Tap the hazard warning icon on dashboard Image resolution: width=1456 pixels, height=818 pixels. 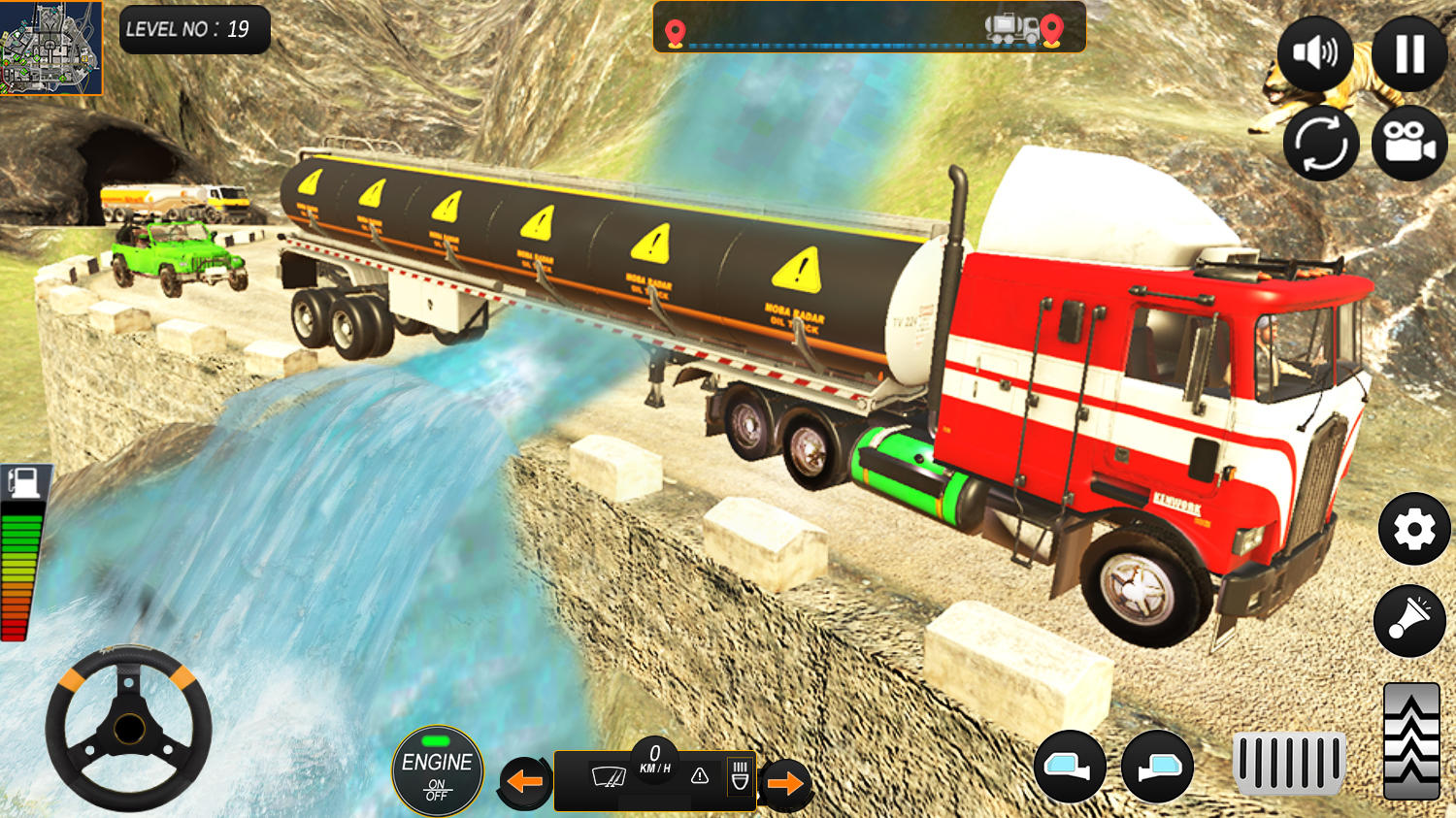697,776
